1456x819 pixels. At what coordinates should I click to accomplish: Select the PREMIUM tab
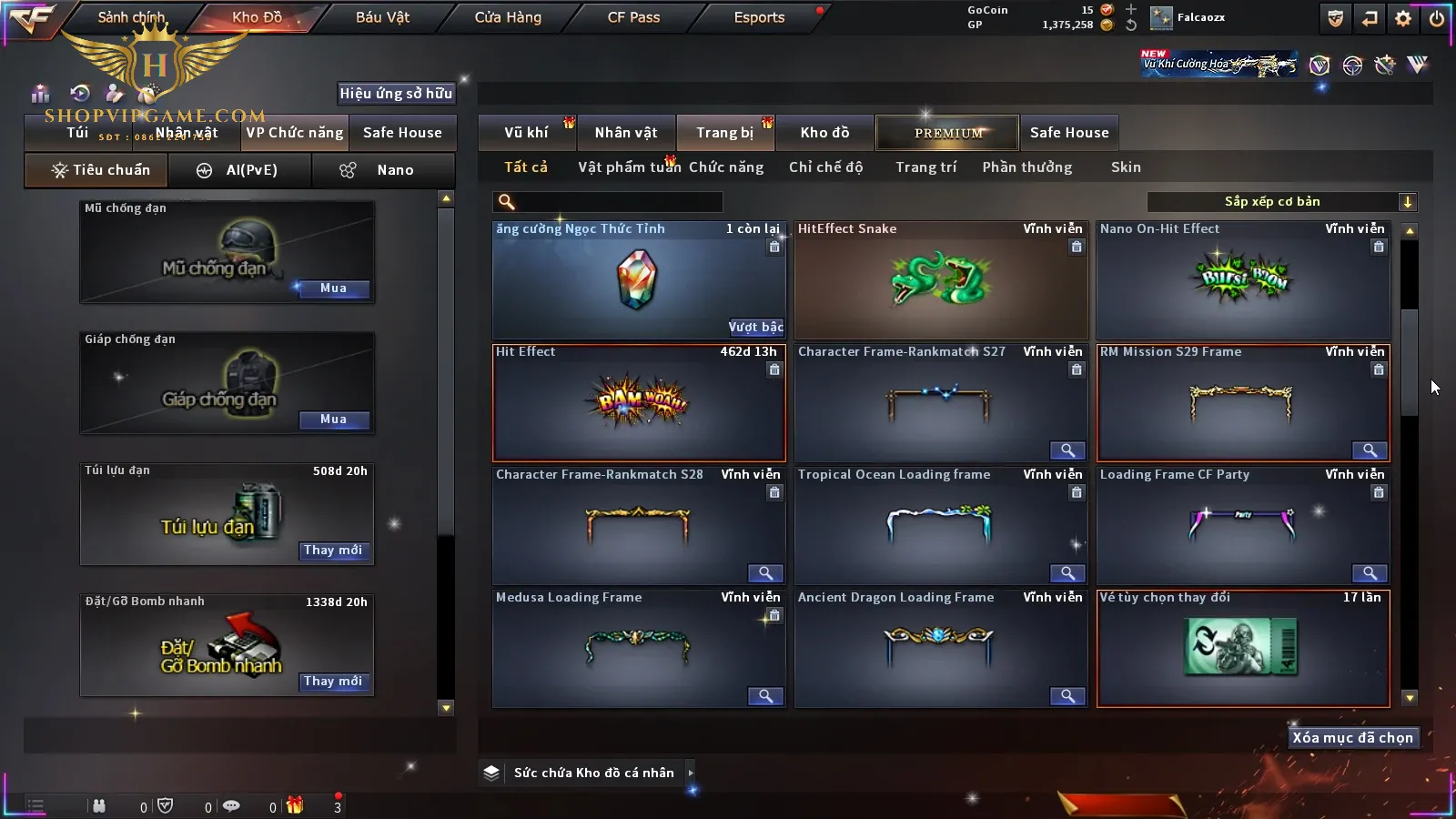coord(948,133)
